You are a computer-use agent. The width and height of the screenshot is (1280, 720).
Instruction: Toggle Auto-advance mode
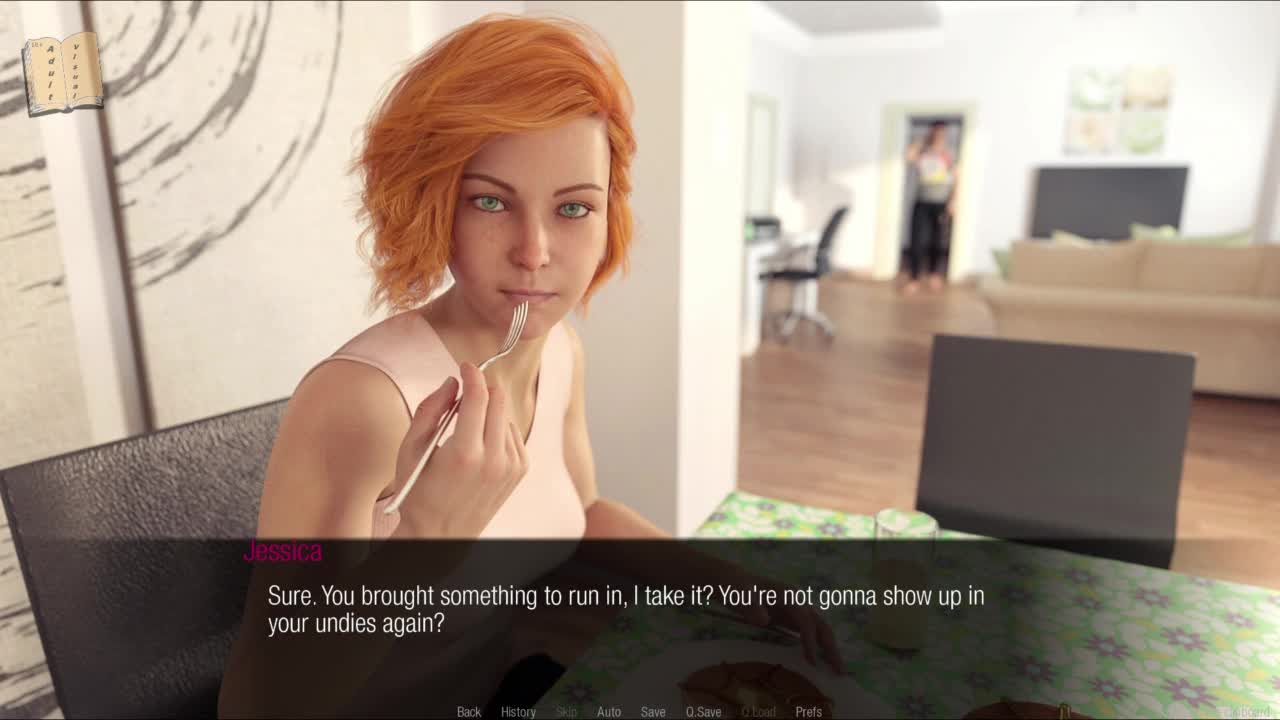[x=609, y=712]
